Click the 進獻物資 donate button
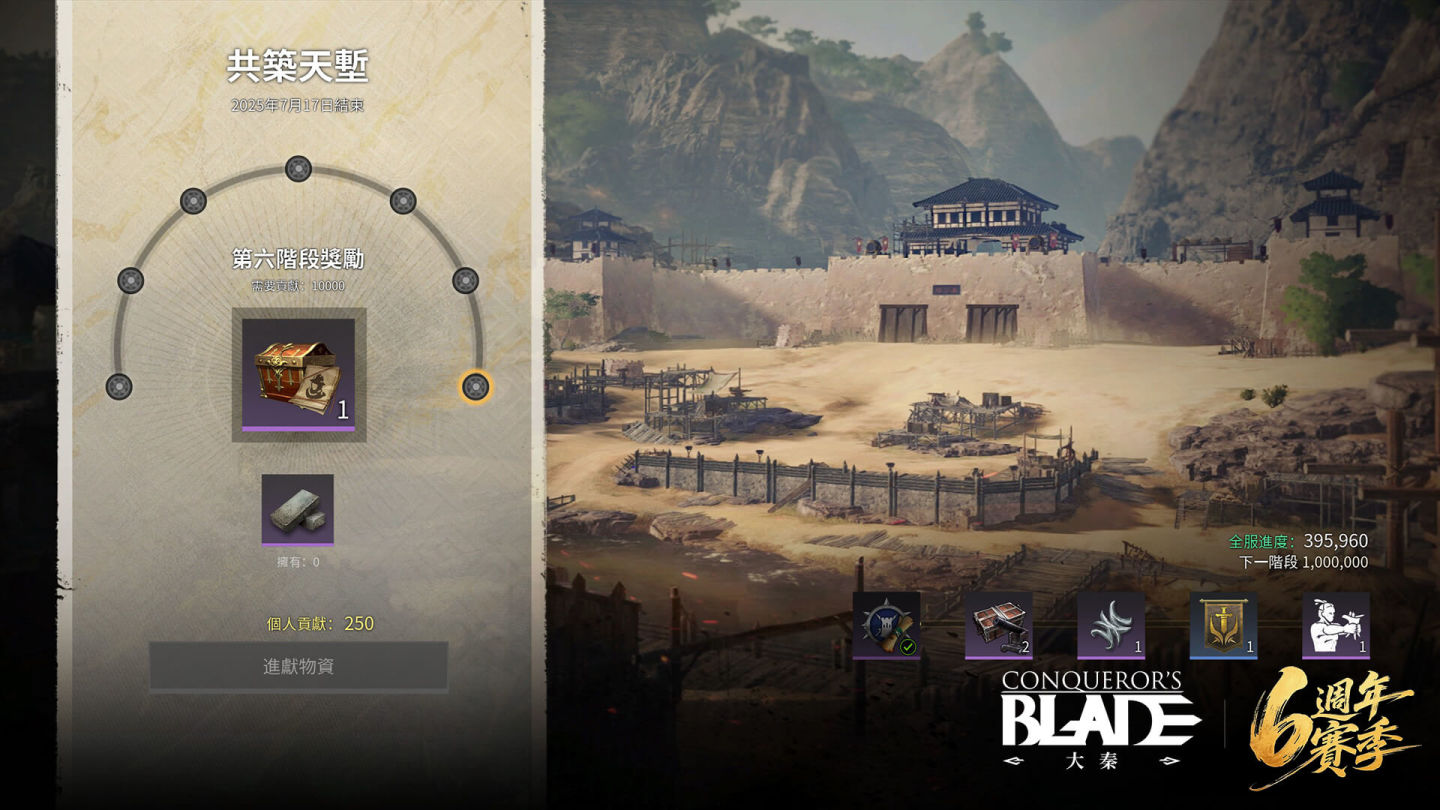Viewport: 1440px width, 810px height. [298, 667]
